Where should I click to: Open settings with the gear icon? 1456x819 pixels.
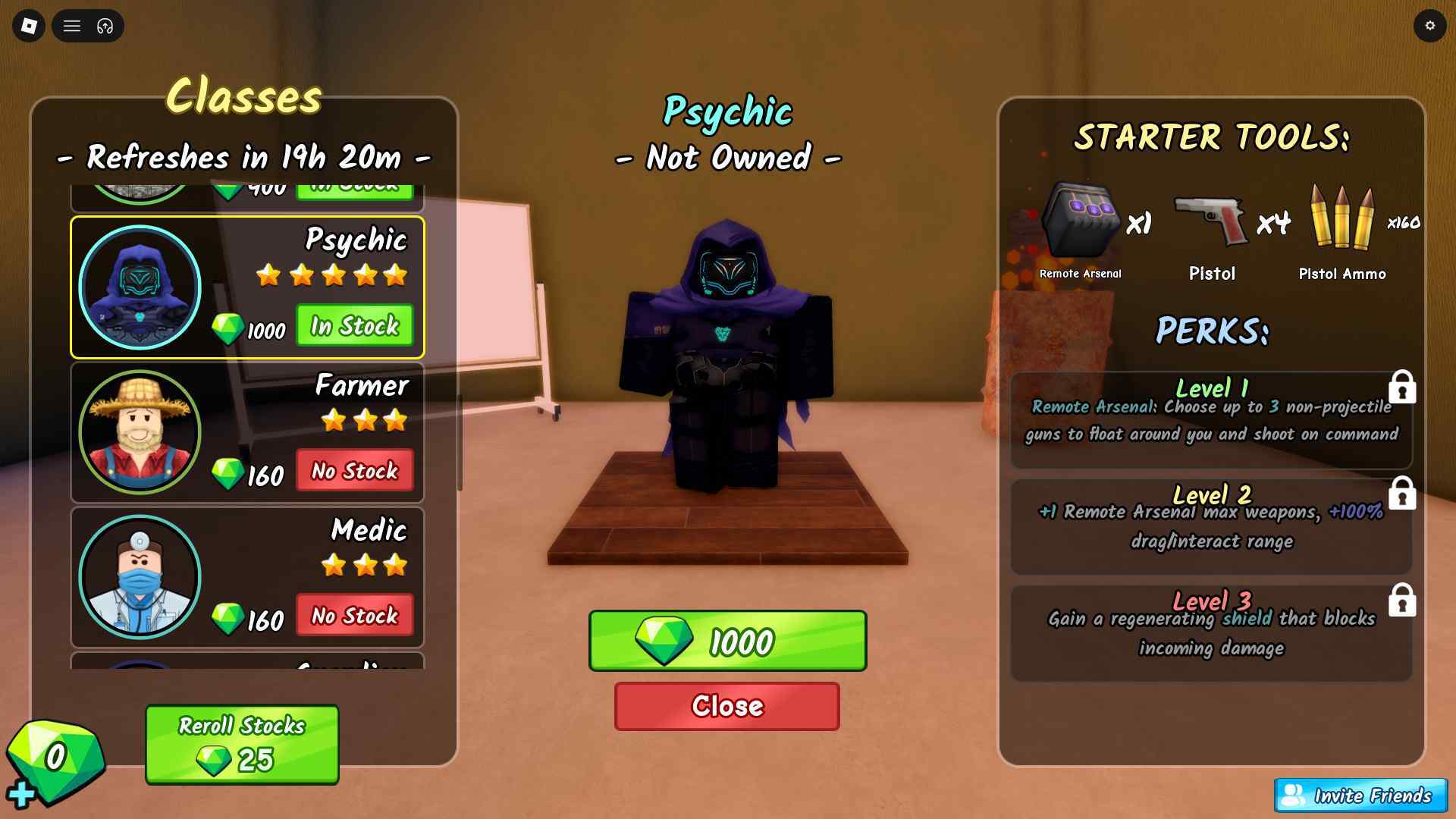[x=1429, y=27]
